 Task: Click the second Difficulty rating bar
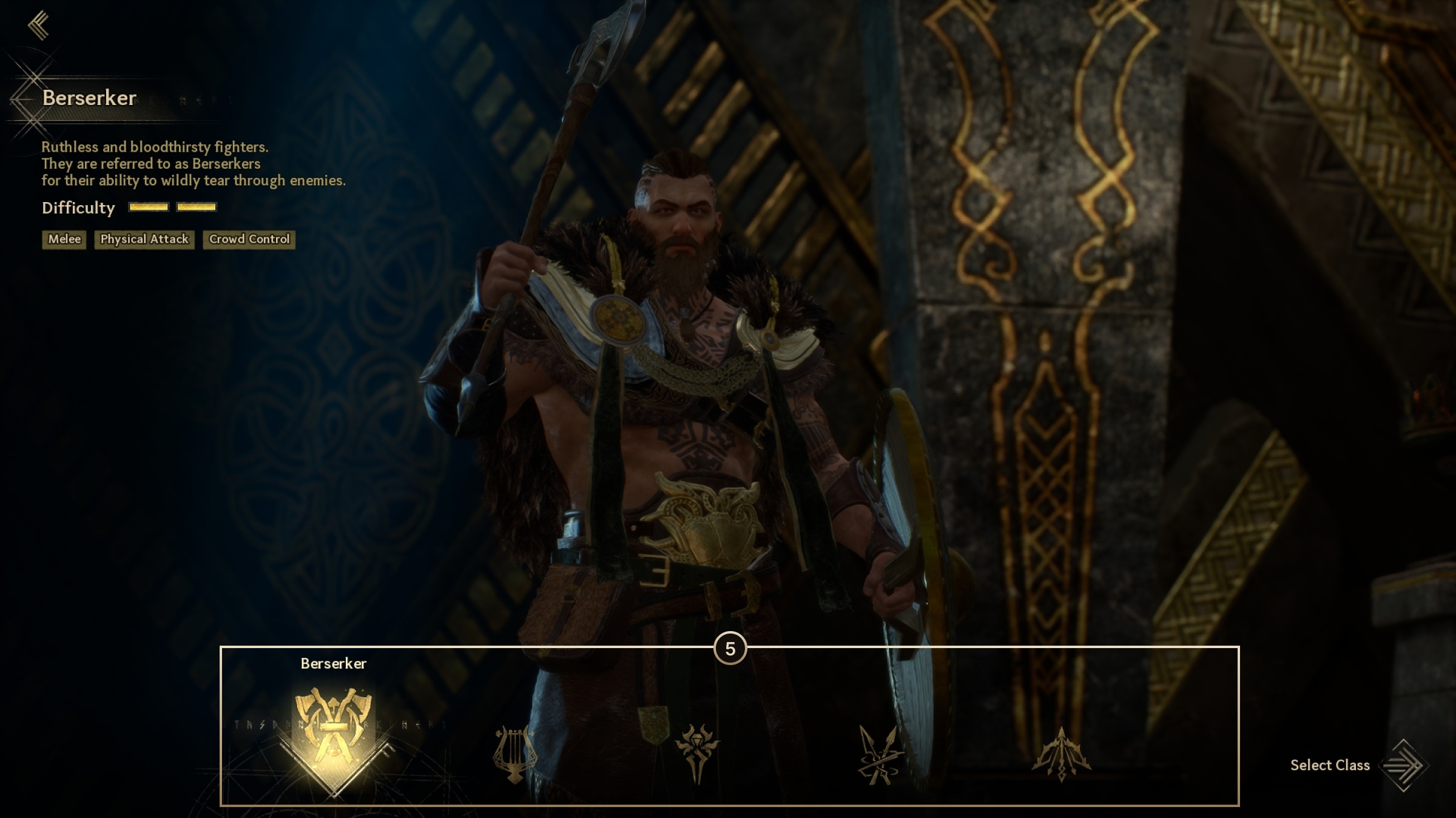coord(195,208)
